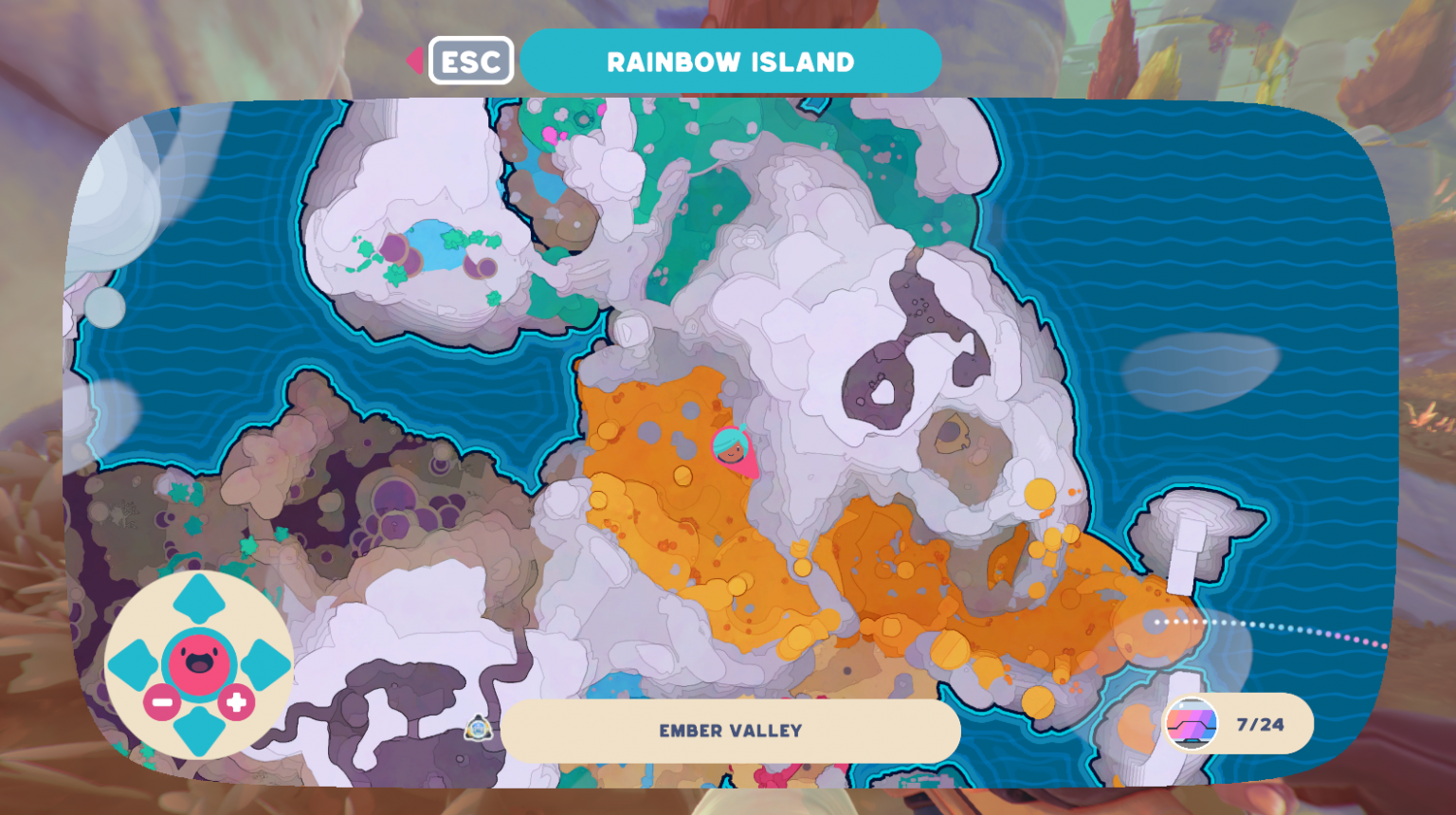
Task: Select the pink slime face on the compass
Action: coord(199,661)
